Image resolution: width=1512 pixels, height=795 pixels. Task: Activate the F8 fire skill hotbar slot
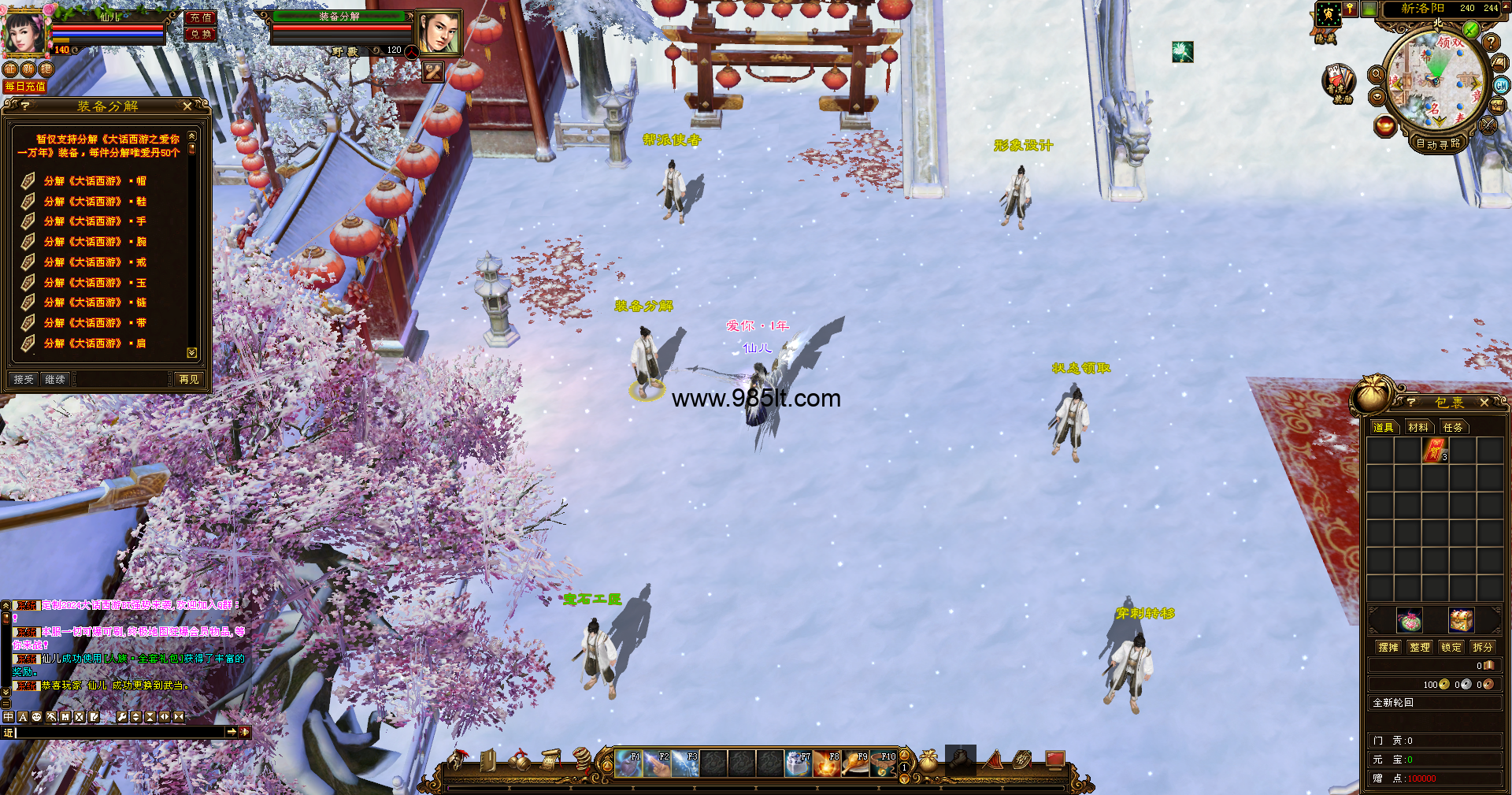[x=826, y=764]
